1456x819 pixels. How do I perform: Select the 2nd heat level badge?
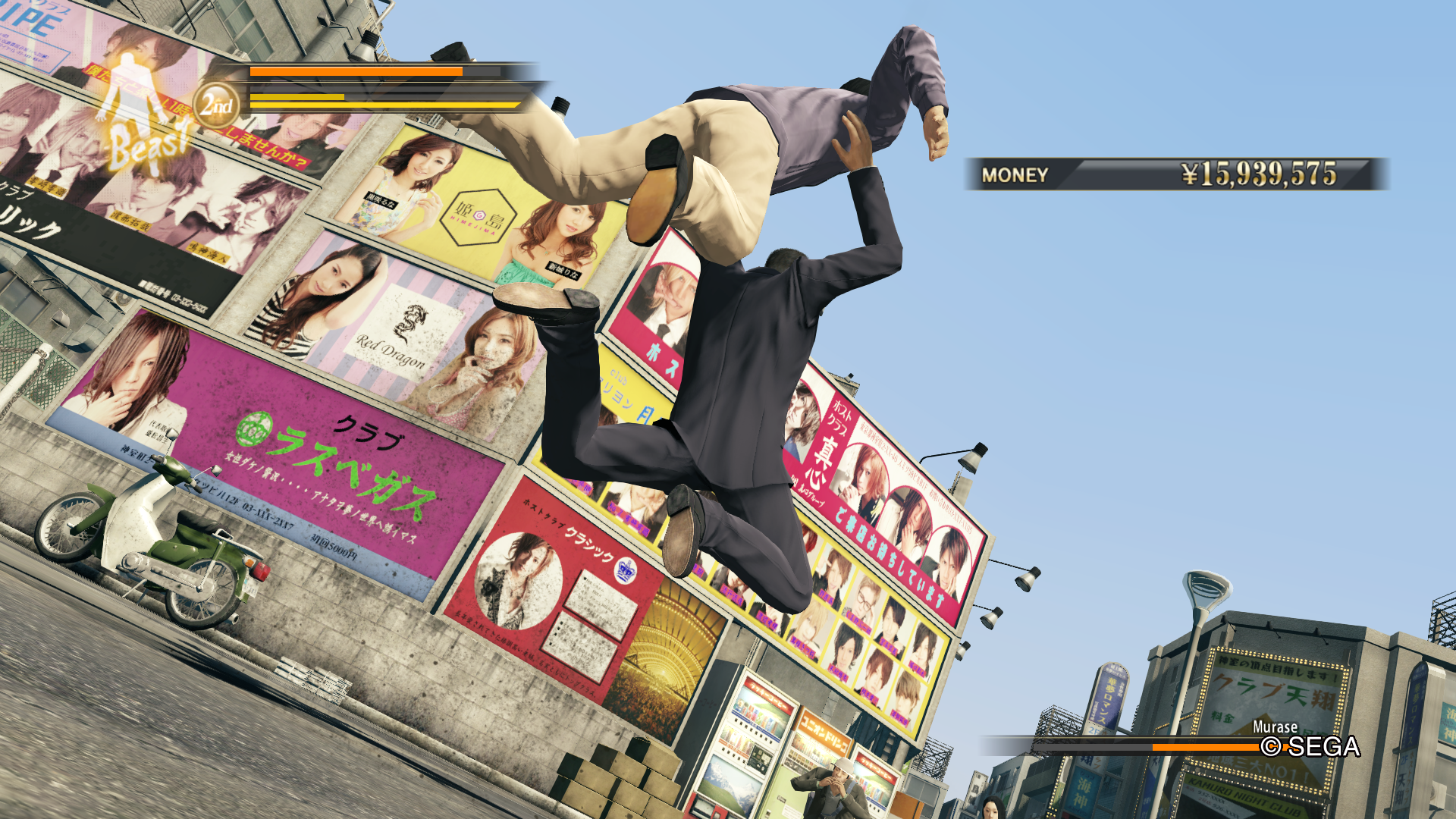pyautogui.click(x=217, y=105)
